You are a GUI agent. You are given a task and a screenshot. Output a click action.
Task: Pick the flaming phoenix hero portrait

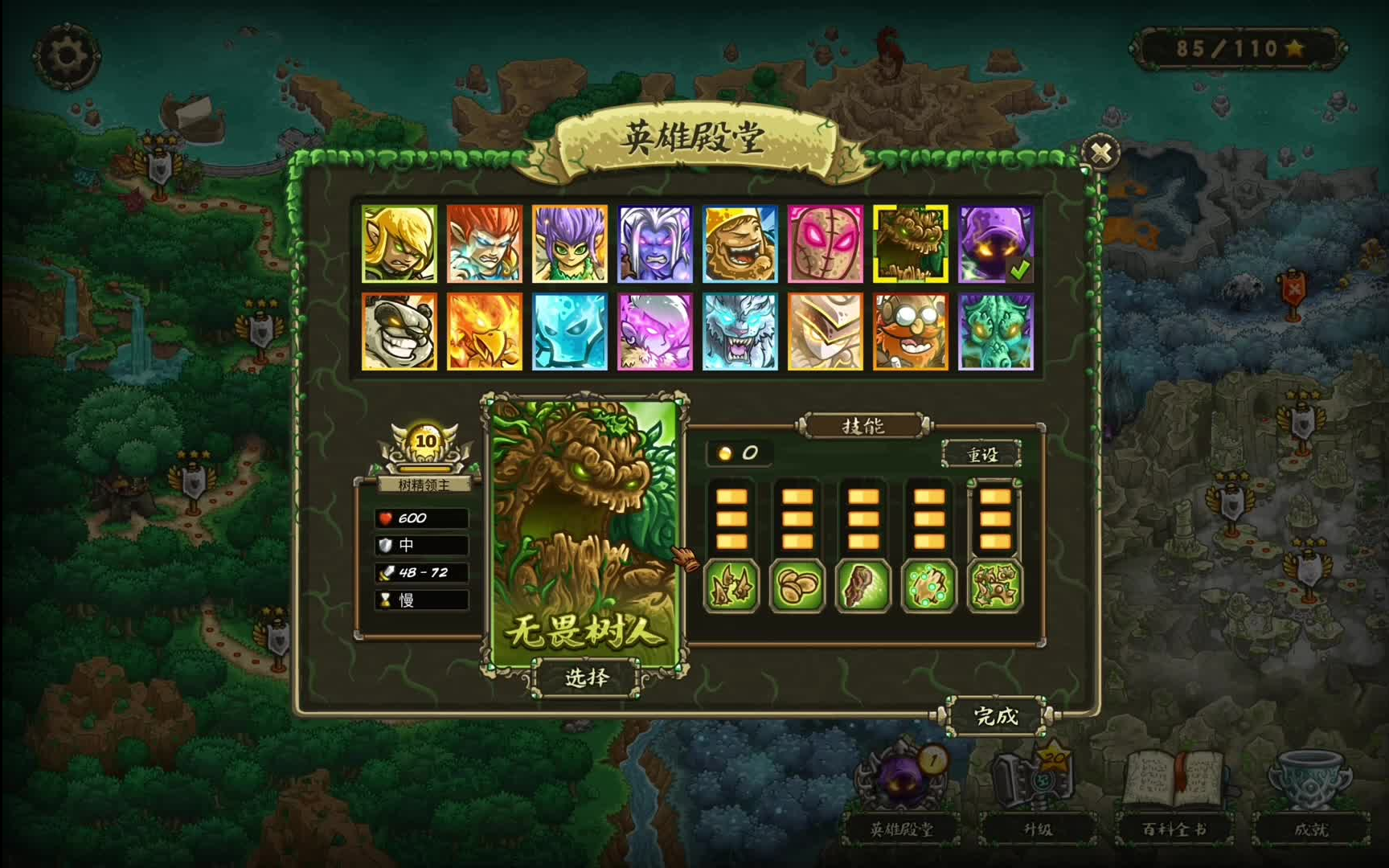click(485, 331)
